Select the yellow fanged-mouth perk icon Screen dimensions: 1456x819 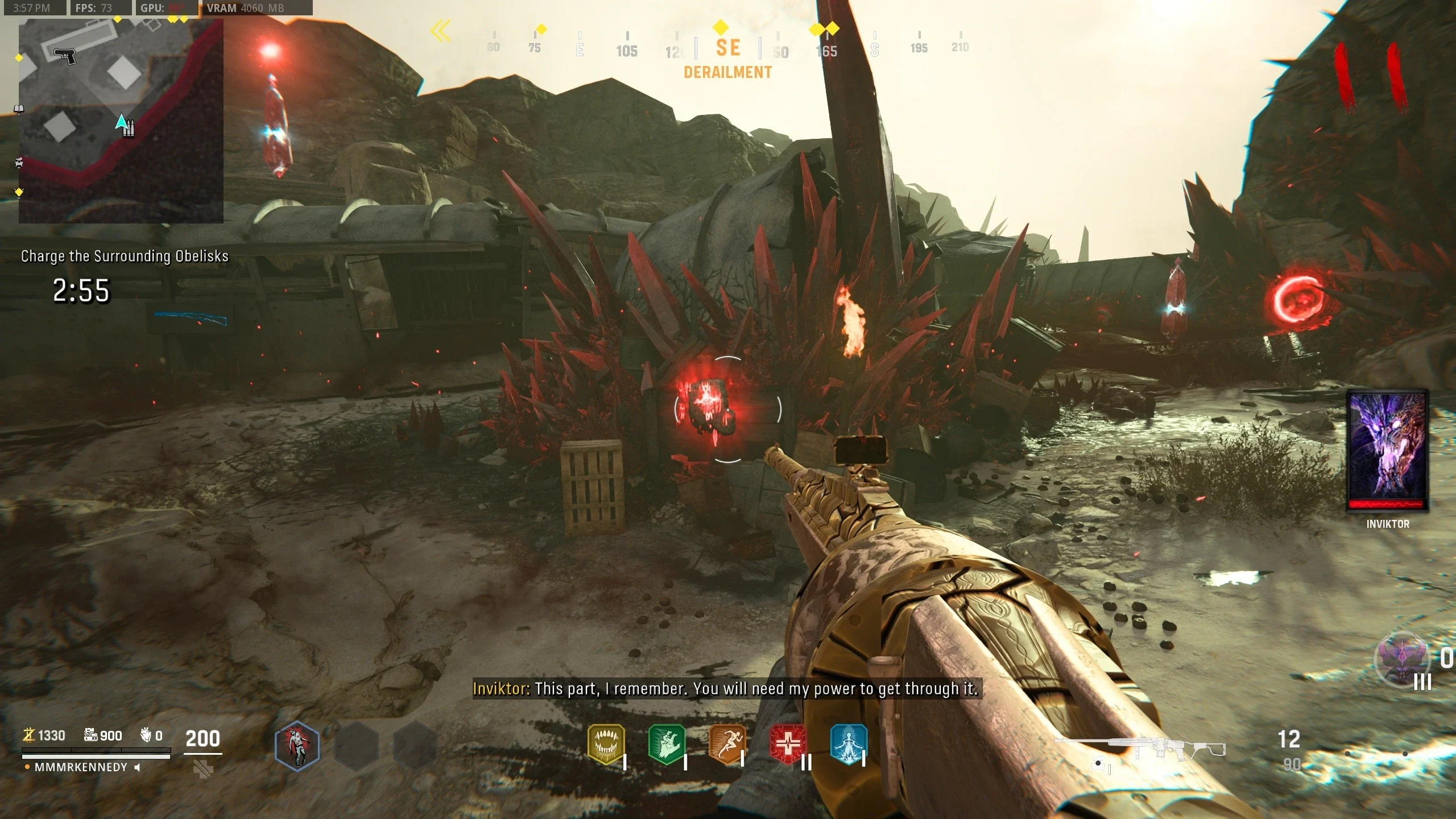click(x=606, y=744)
